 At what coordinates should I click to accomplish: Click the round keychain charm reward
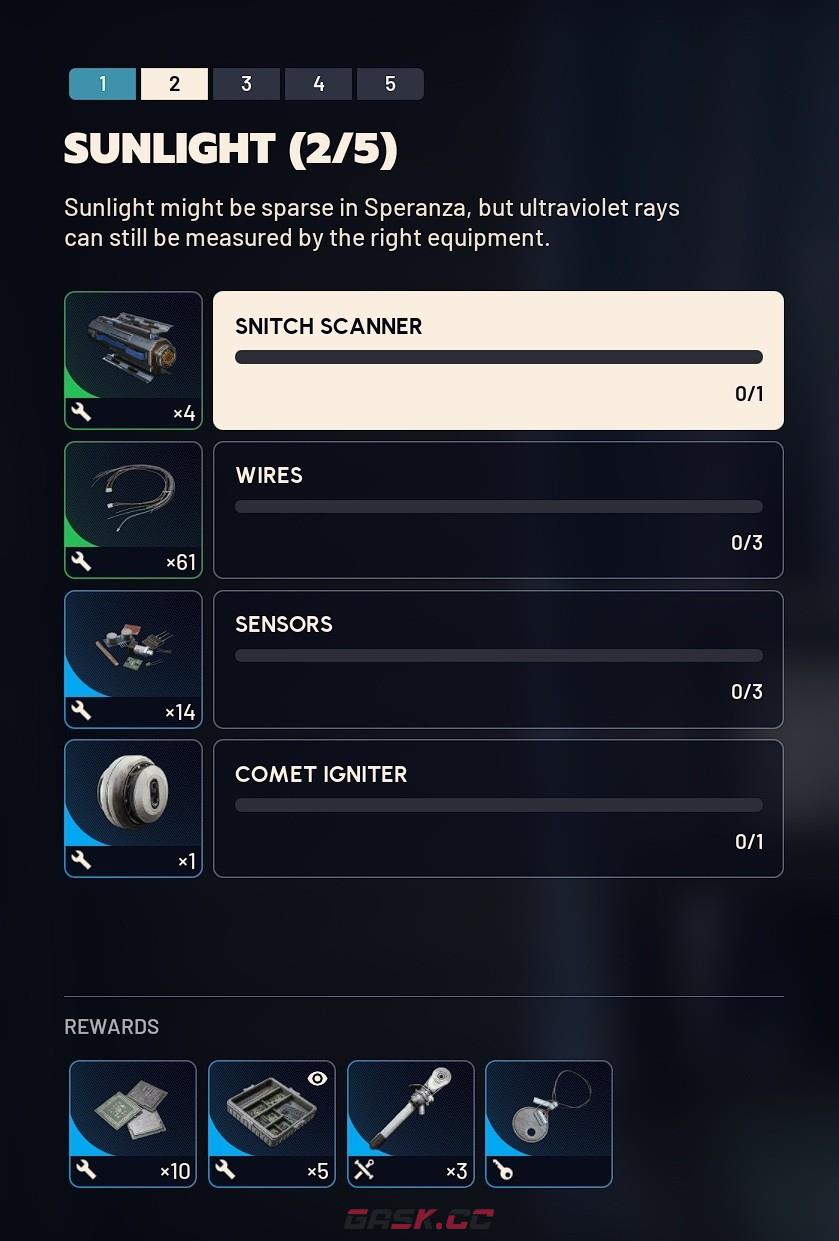pyautogui.click(x=549, y=1123)
